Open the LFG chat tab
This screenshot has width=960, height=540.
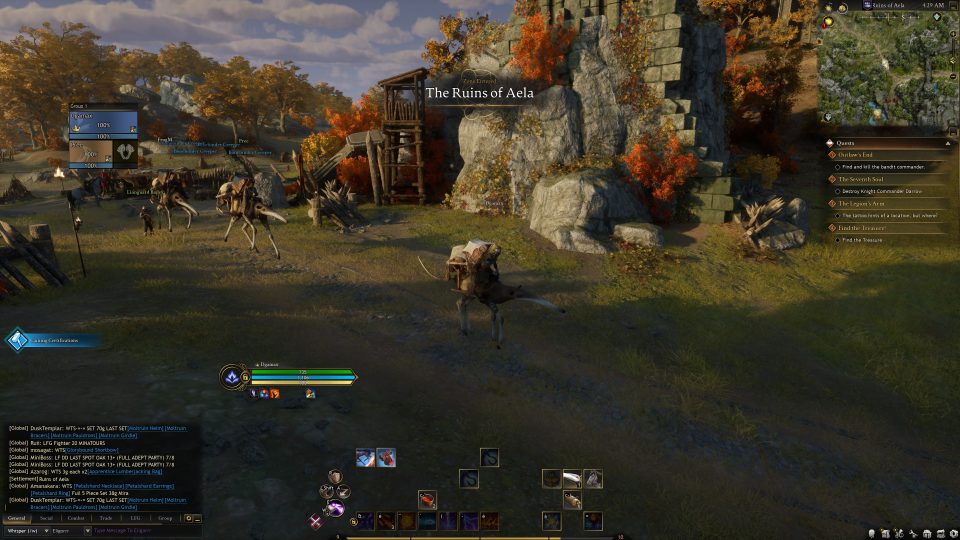point(135,518)
